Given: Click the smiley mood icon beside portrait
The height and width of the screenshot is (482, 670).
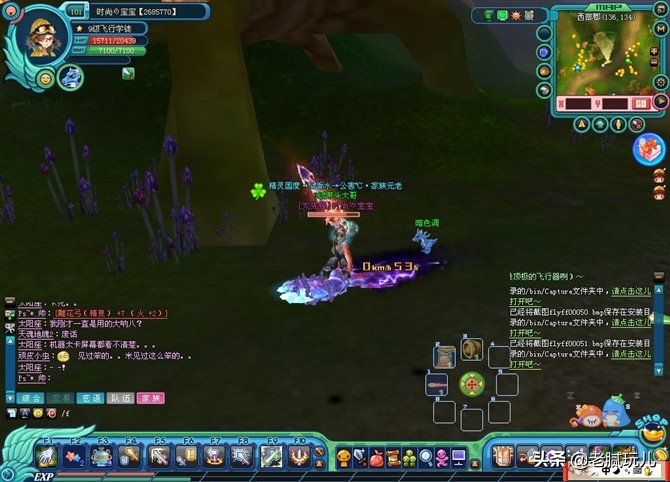Looking at the screenshot, I should (45, 78).
